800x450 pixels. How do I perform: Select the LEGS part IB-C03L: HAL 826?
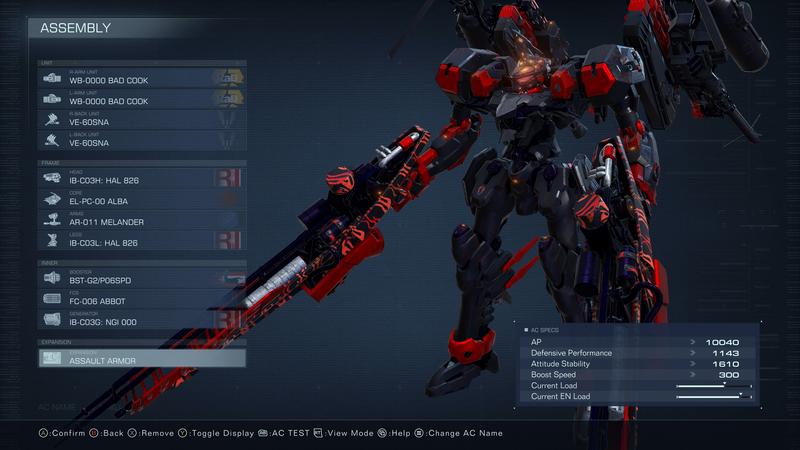click(x=141, y=240)
